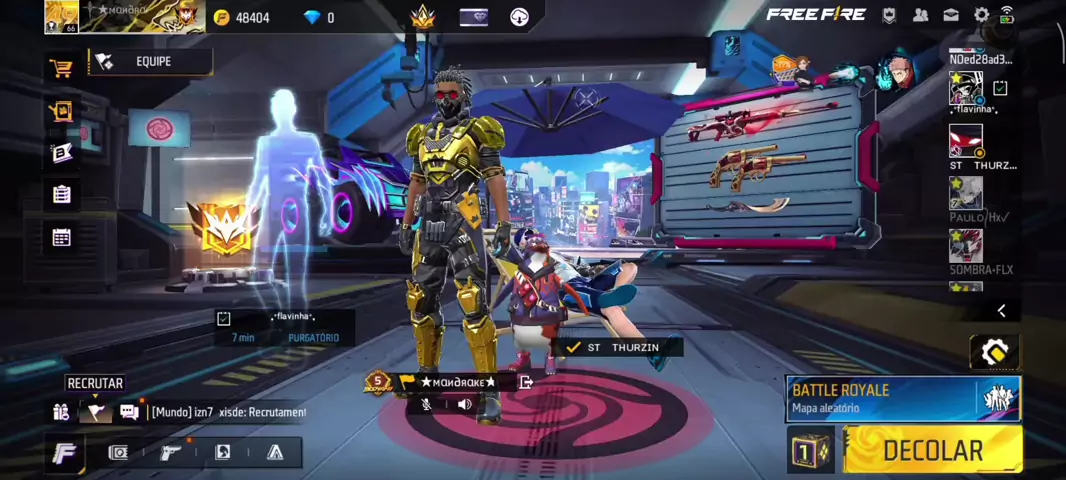Open the calendar events icon
1066x480 pixels.
coord(61,237)
